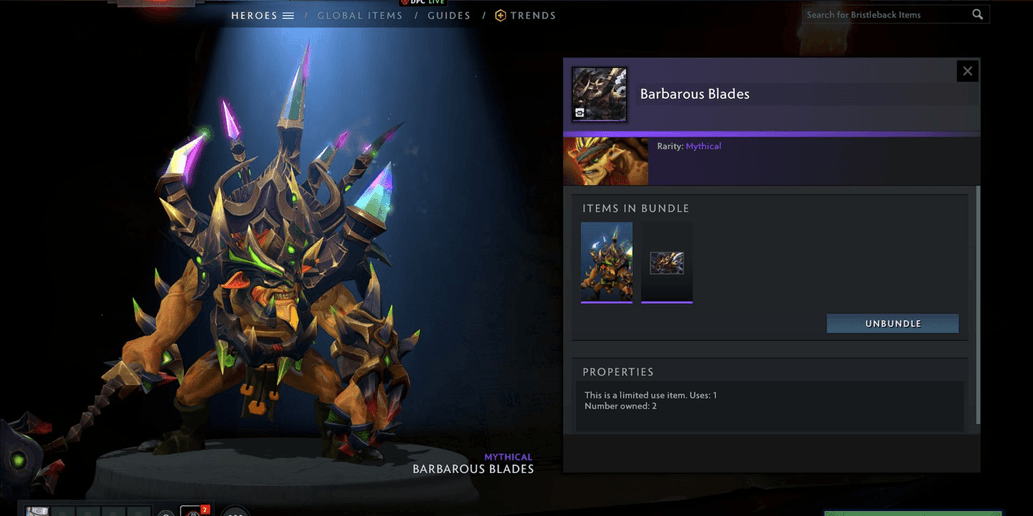Click the Barbarous Blades item icon
Image resolution: width=1033 pixels, height=516 pixels.
(x=599, y=94)
